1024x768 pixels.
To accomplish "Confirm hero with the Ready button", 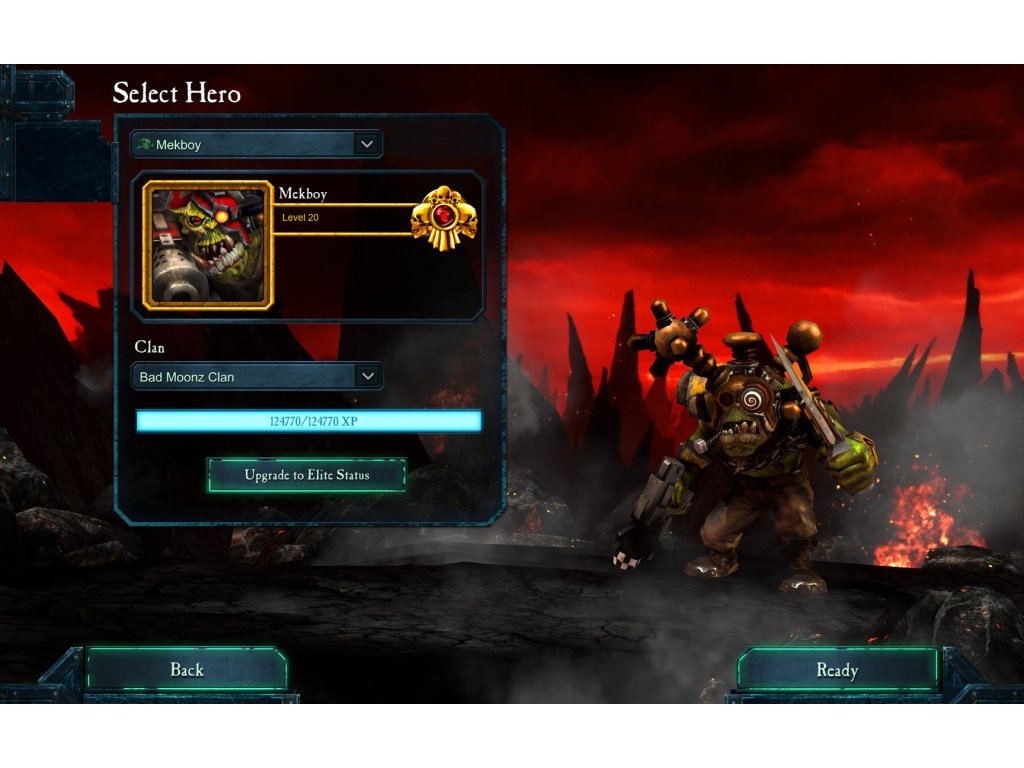I will pyautogui.click(x=837, y=670).
